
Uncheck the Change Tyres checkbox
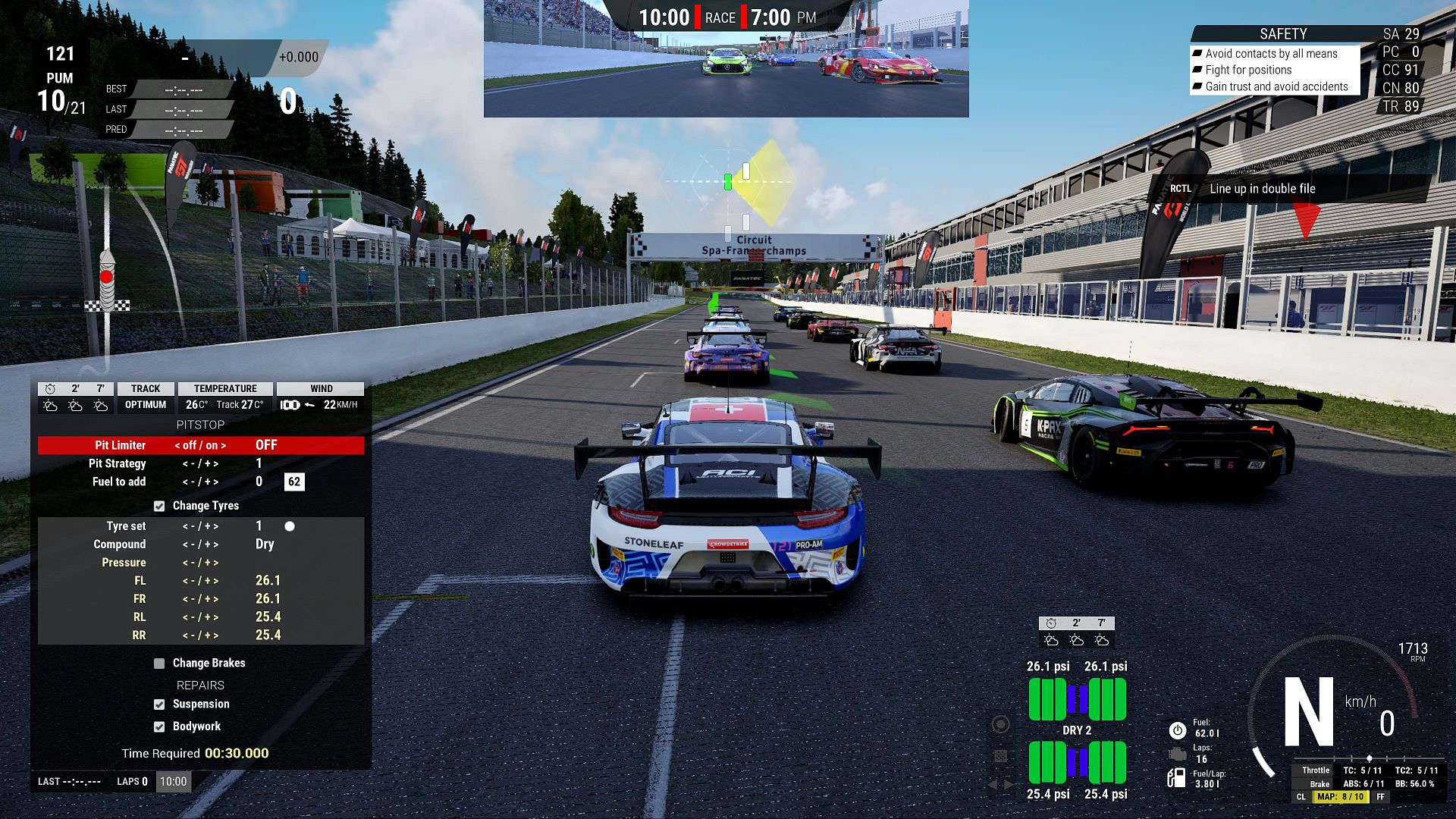[x=159, y=506]
